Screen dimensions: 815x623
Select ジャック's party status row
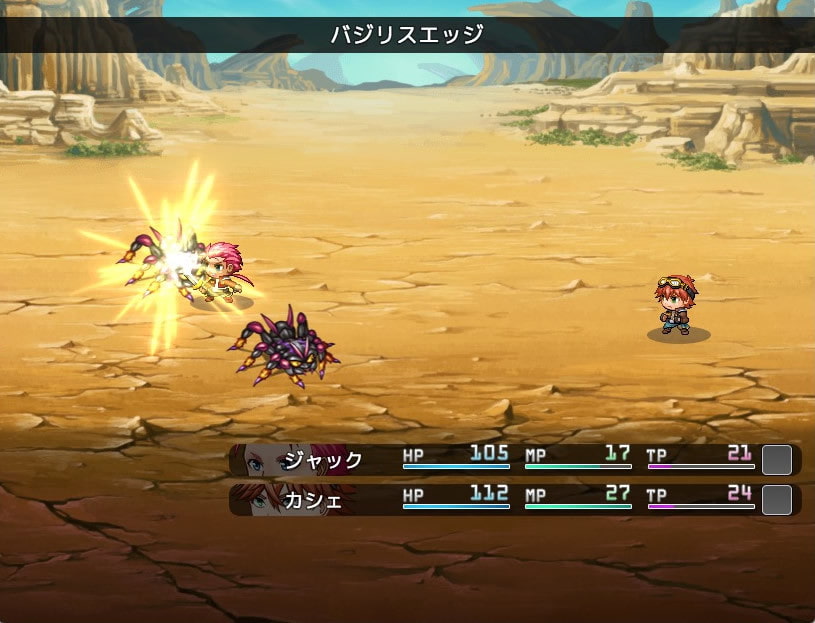pyautogui.click(x=514, y=460)
